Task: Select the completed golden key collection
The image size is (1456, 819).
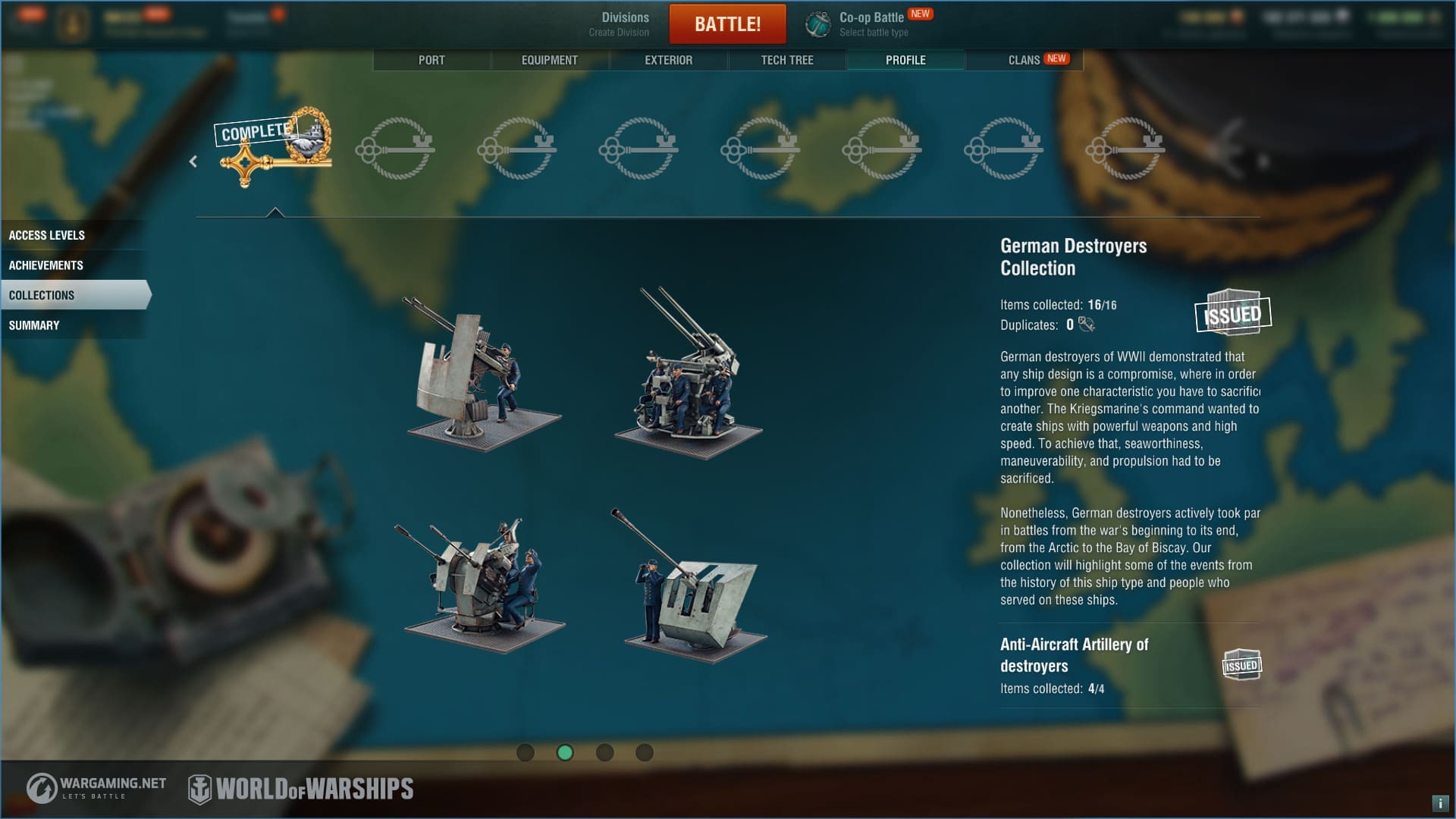Action: coord(275,148)
